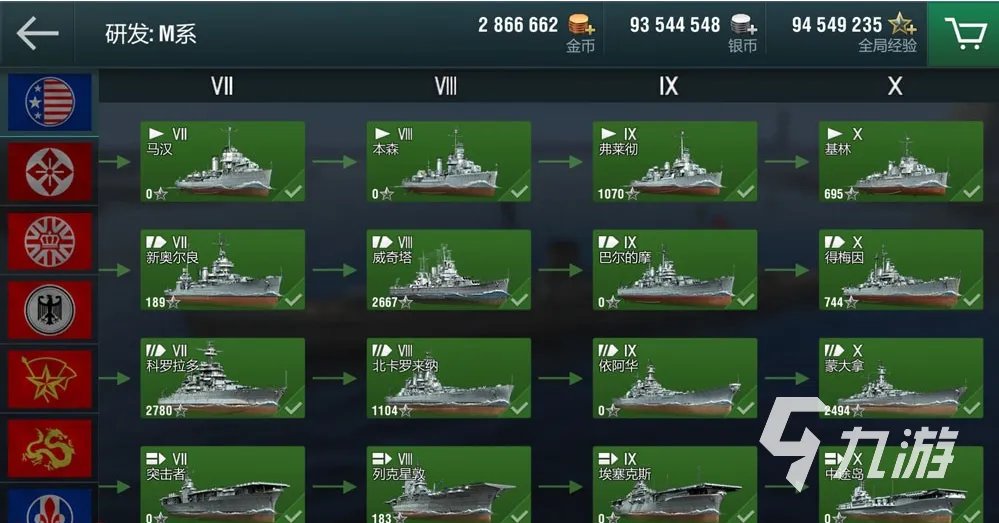Open the tier VIII cruiser 威奇塔
This screenshot has width=999, height=523.
(x=448, y=270)
